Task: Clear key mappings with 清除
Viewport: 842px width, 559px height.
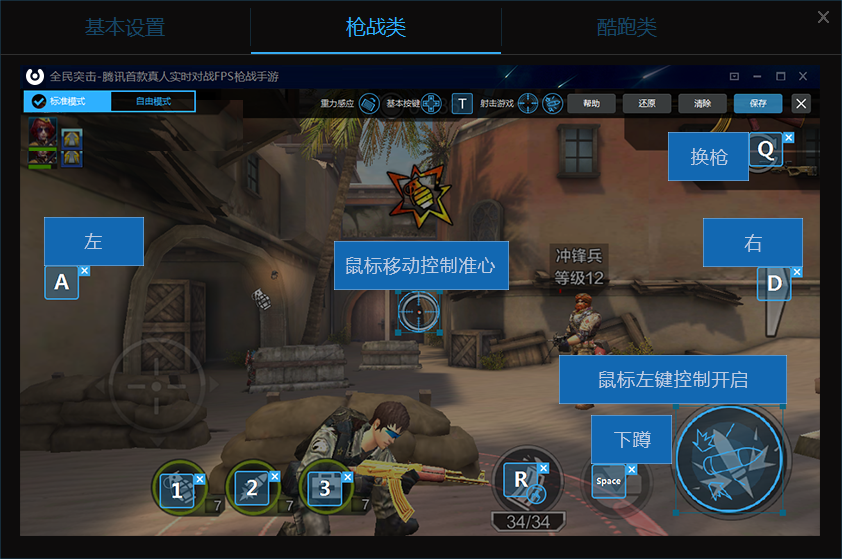Action: (x=702, y=103)
